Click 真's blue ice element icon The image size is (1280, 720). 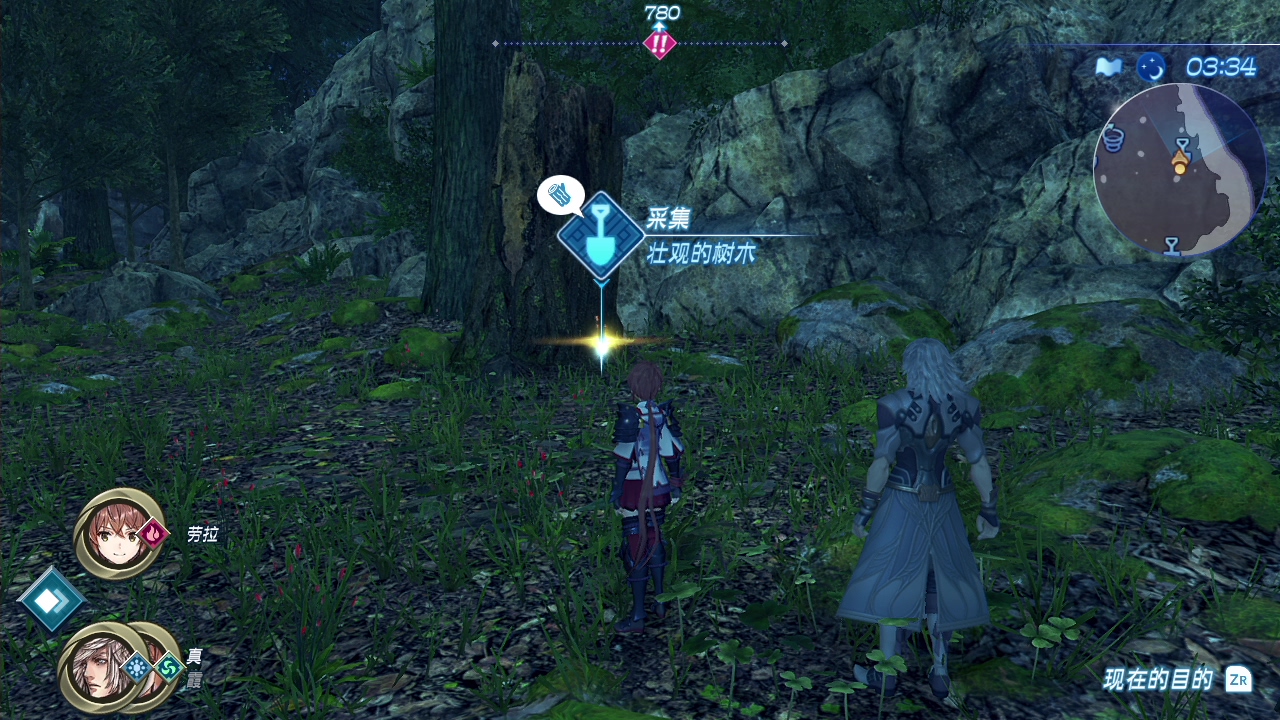coord(137,667)
